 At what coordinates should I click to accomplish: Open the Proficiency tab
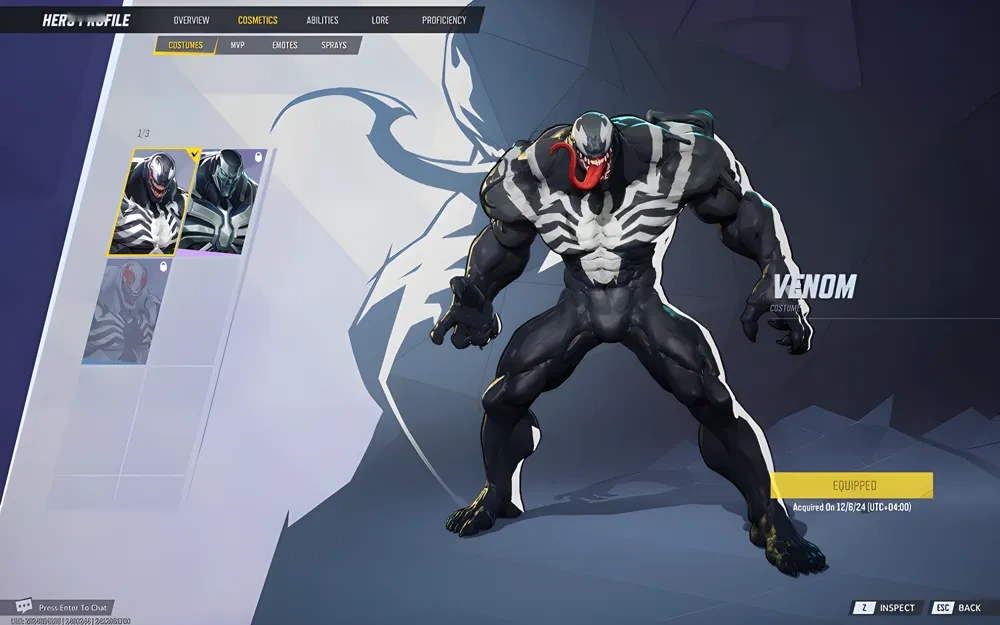(x=444, y=20)
